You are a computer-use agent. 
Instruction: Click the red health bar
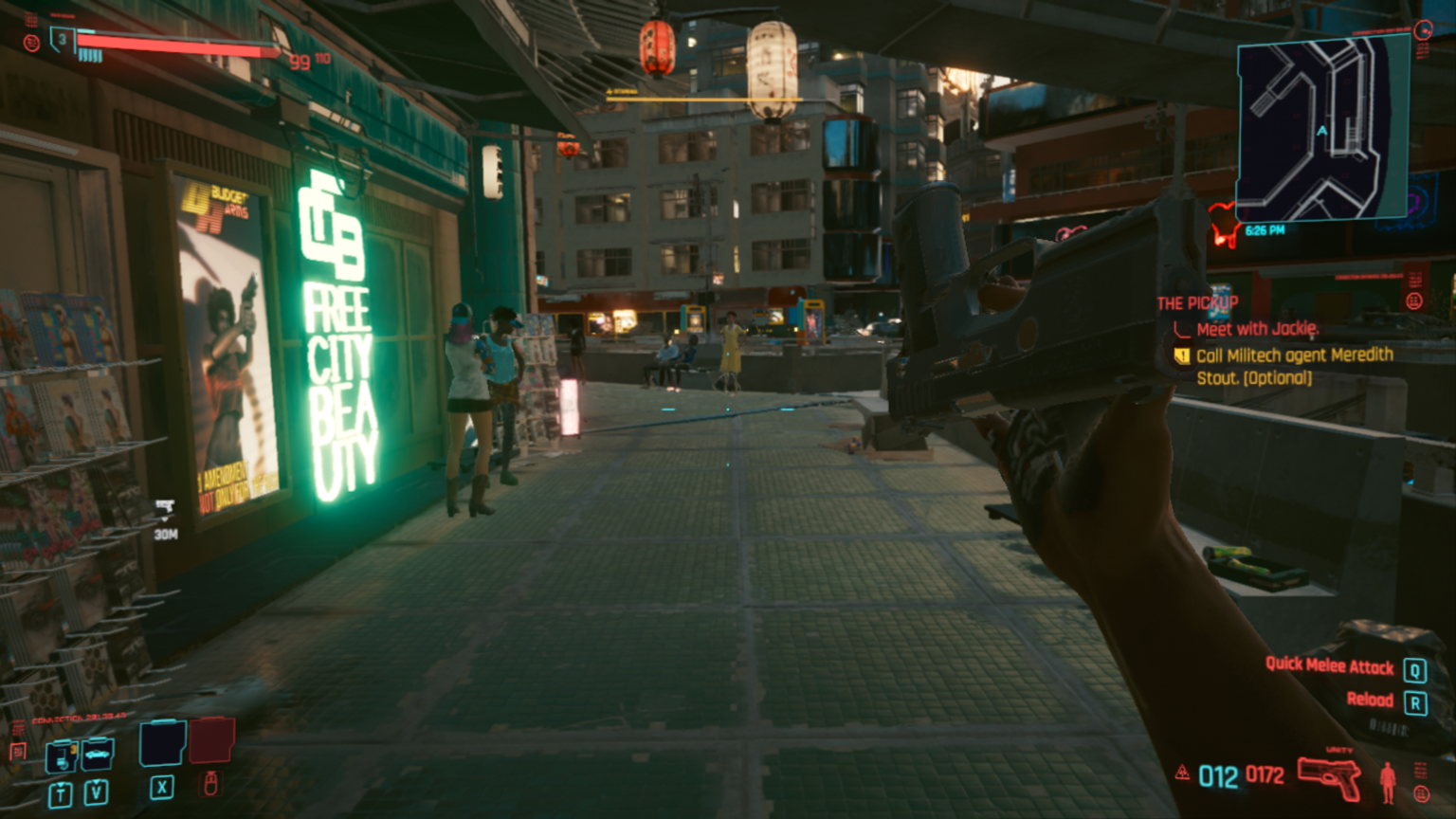180,45
